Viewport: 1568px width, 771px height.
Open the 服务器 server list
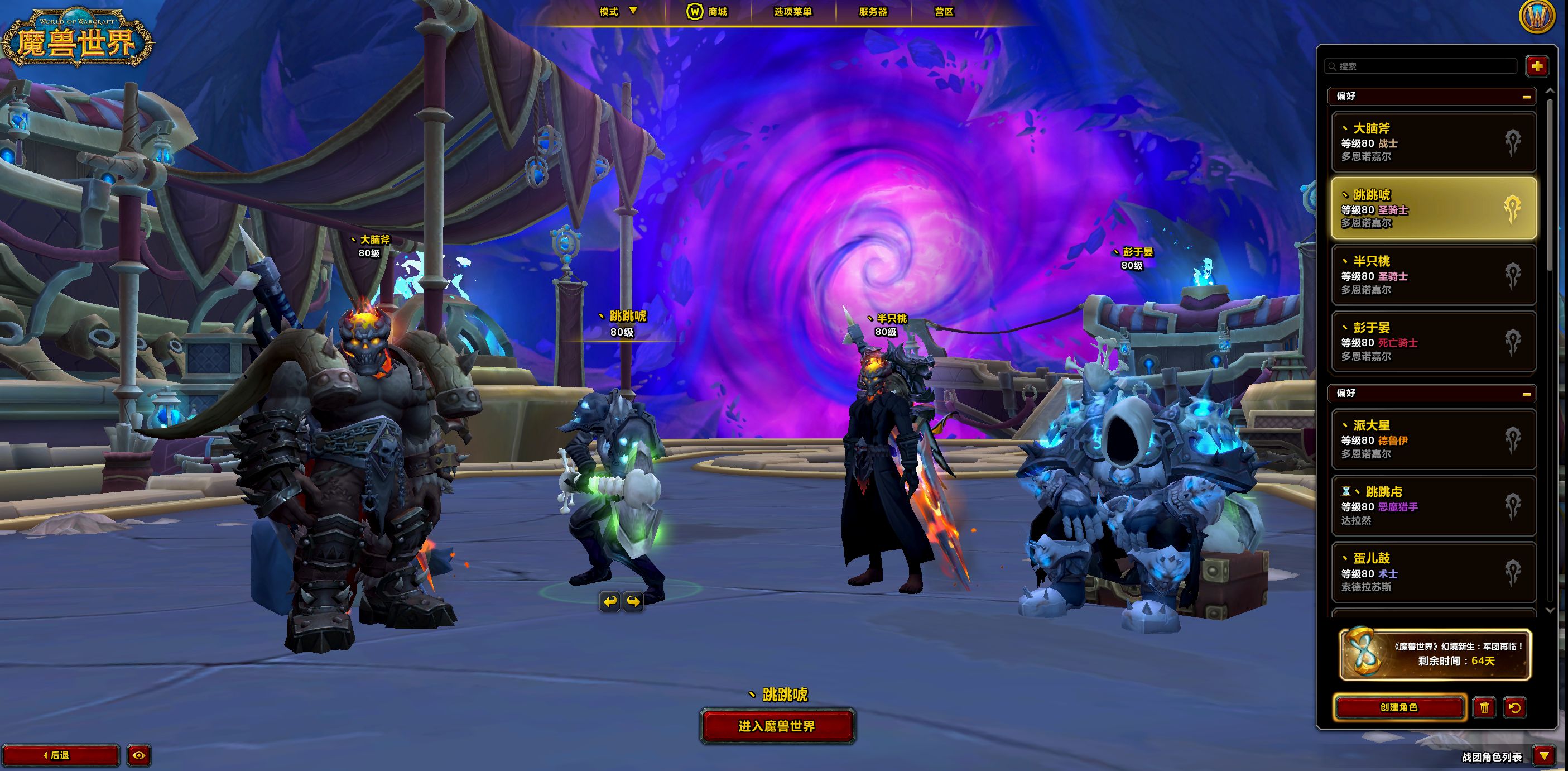(x=873, y=12)
